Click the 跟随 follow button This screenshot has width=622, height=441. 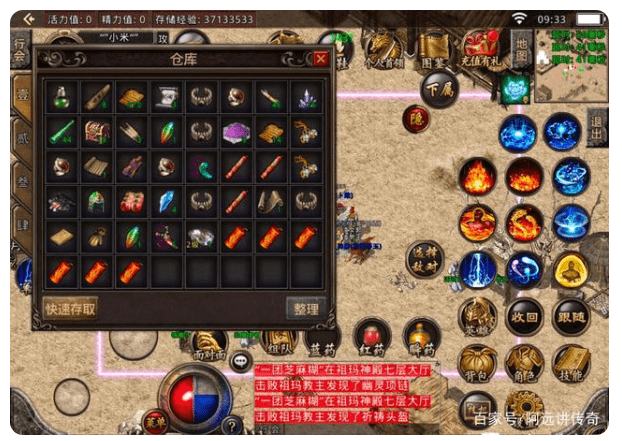(571, 317)
